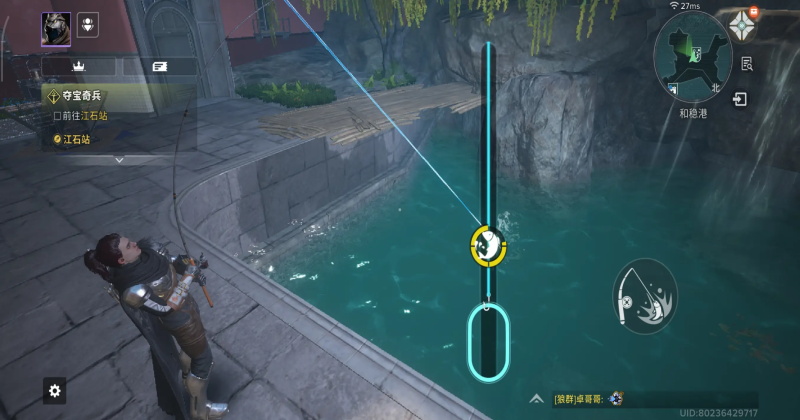Open the document search icon
The image size is (800, 420).
click(x=746, y=64)
